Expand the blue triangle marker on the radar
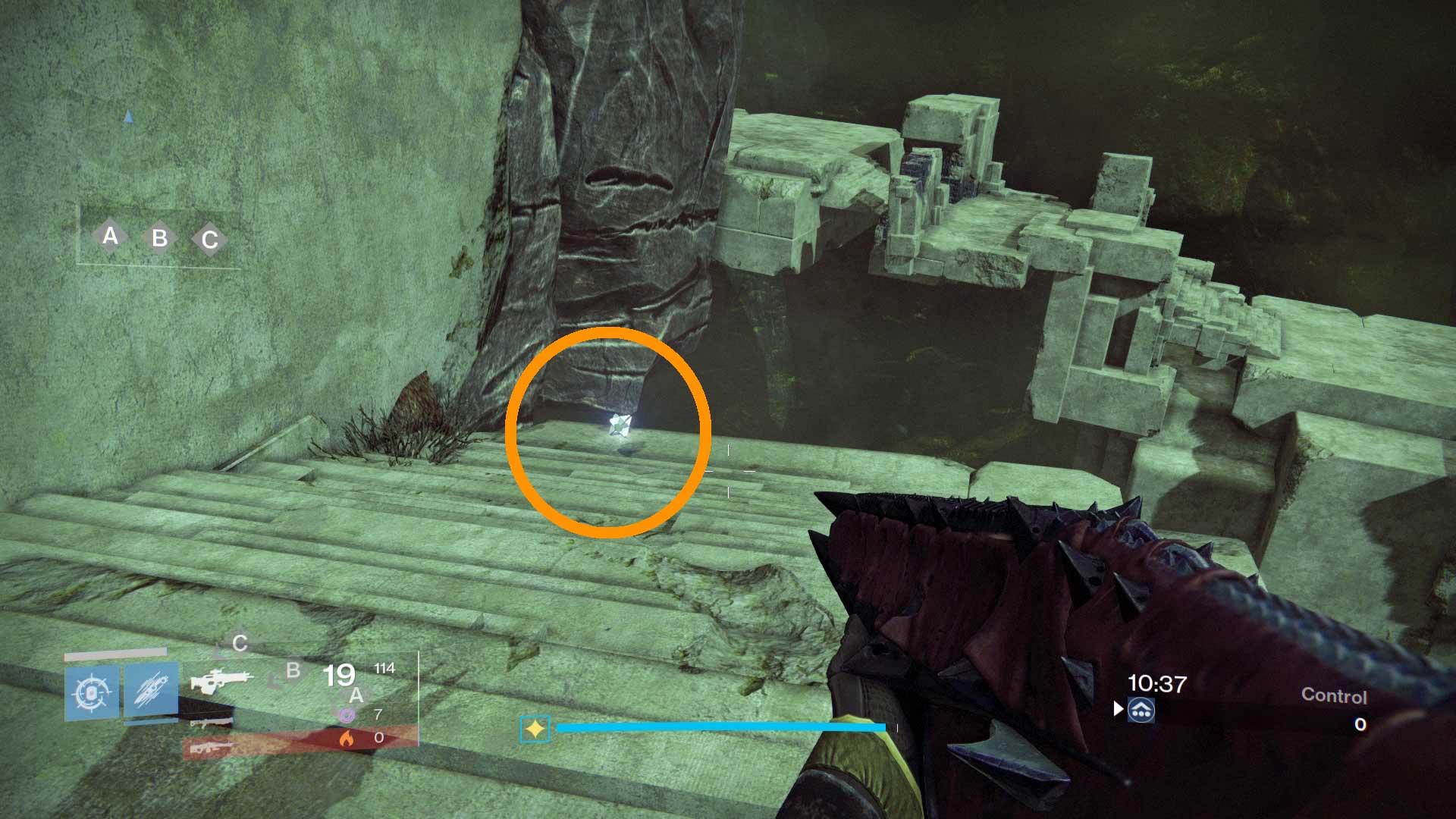 click(127, 116)
